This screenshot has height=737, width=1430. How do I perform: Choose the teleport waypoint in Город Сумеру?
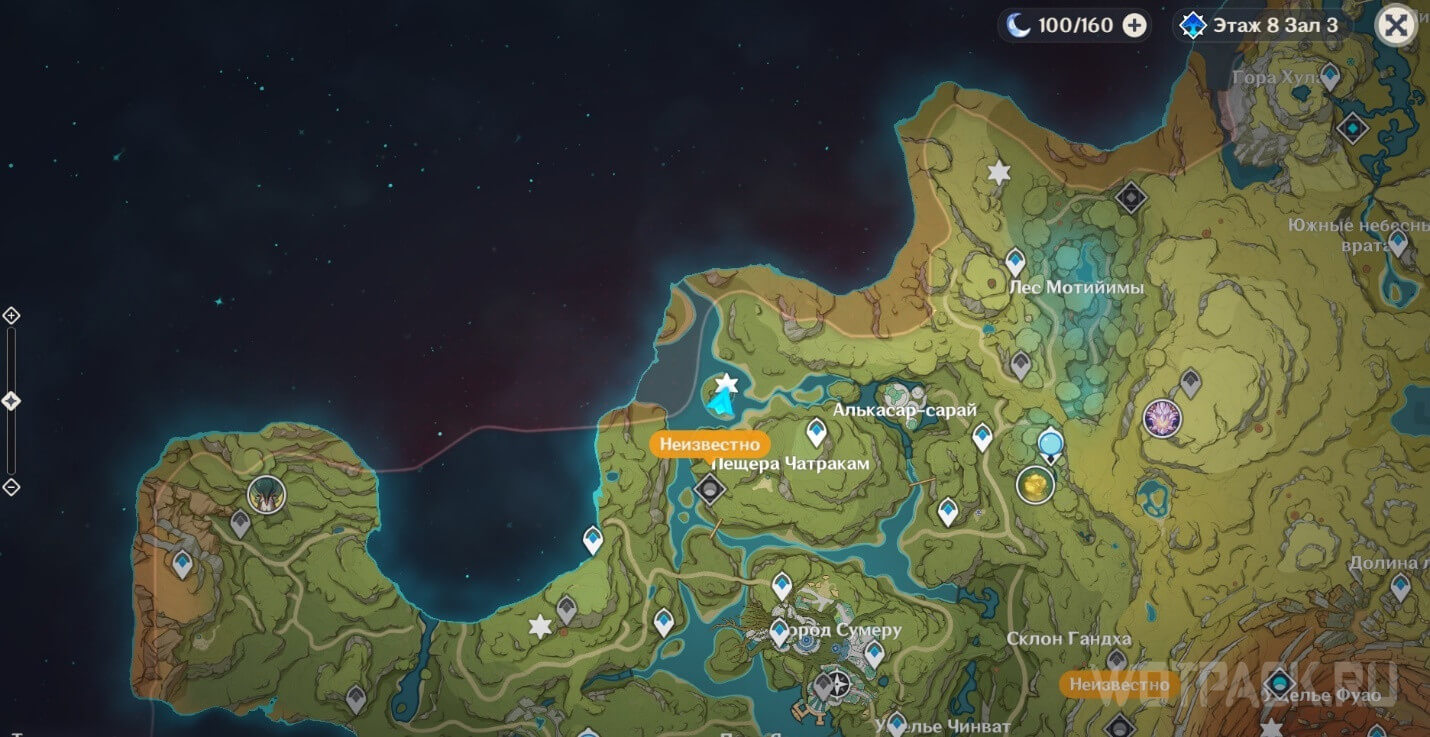[x=780, y=631]
